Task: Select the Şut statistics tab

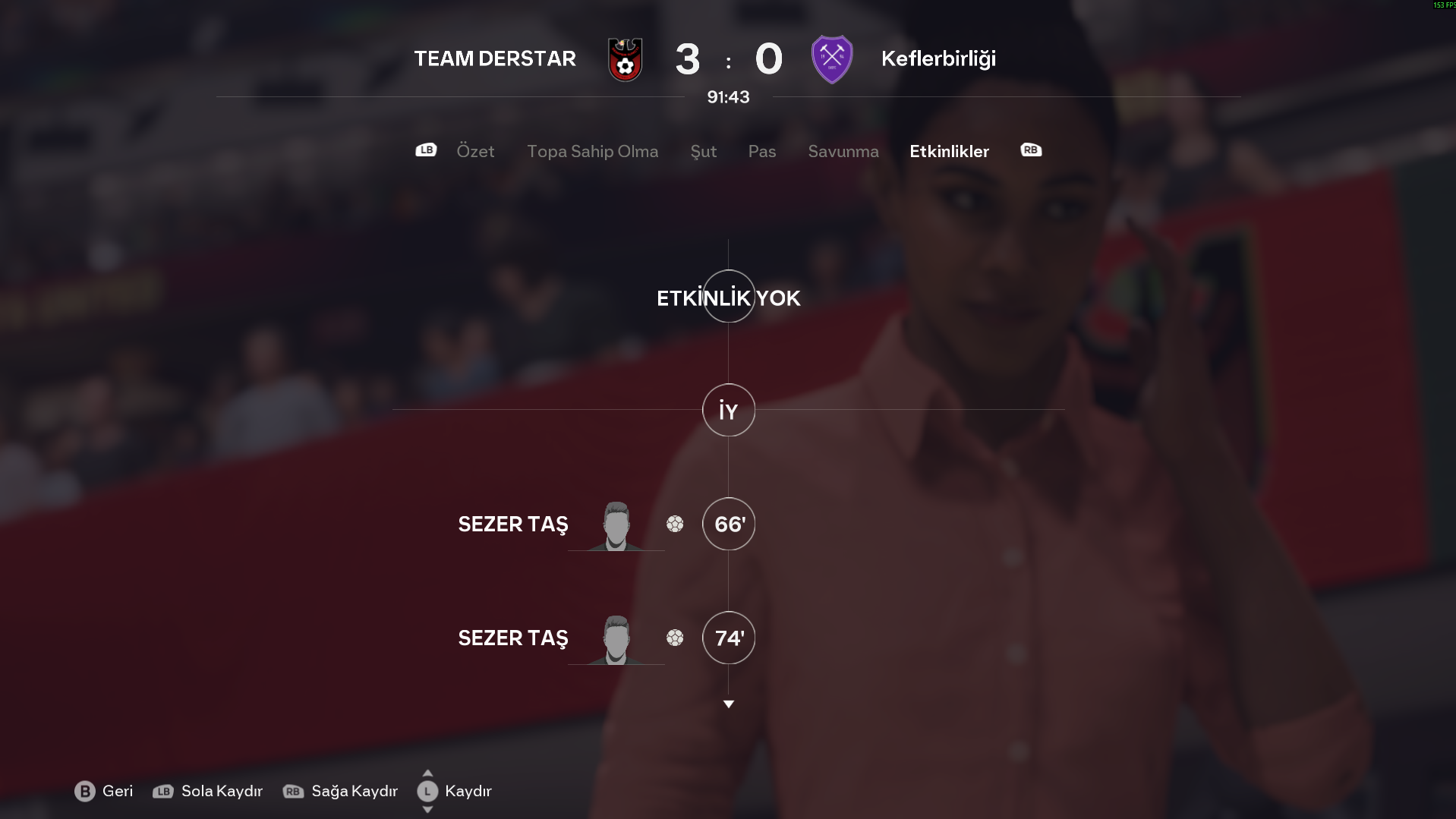Action: coord(703,151)
